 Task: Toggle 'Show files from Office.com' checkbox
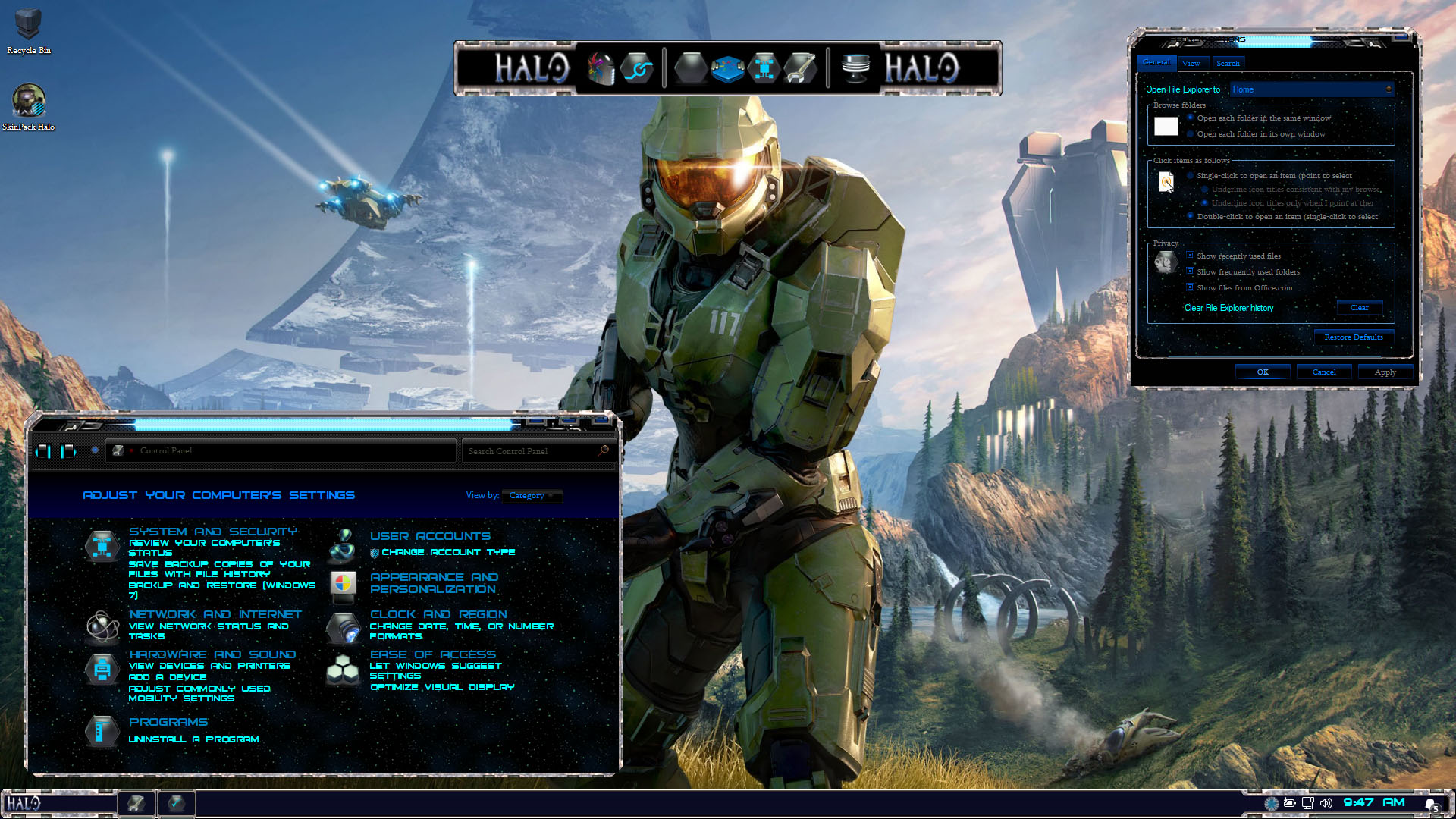[x=1191, y=287]
